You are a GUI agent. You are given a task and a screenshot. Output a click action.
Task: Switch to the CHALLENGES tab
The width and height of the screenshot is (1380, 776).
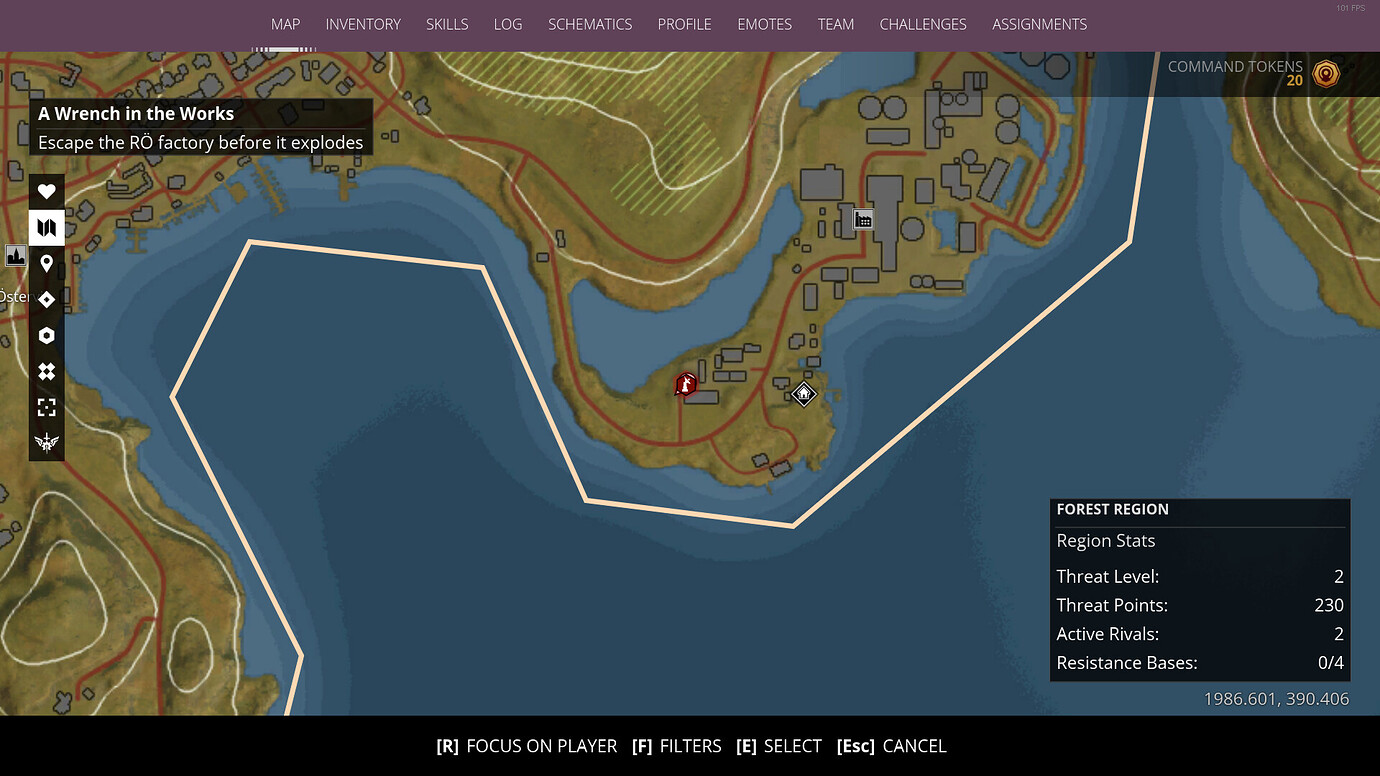point(922,24)
